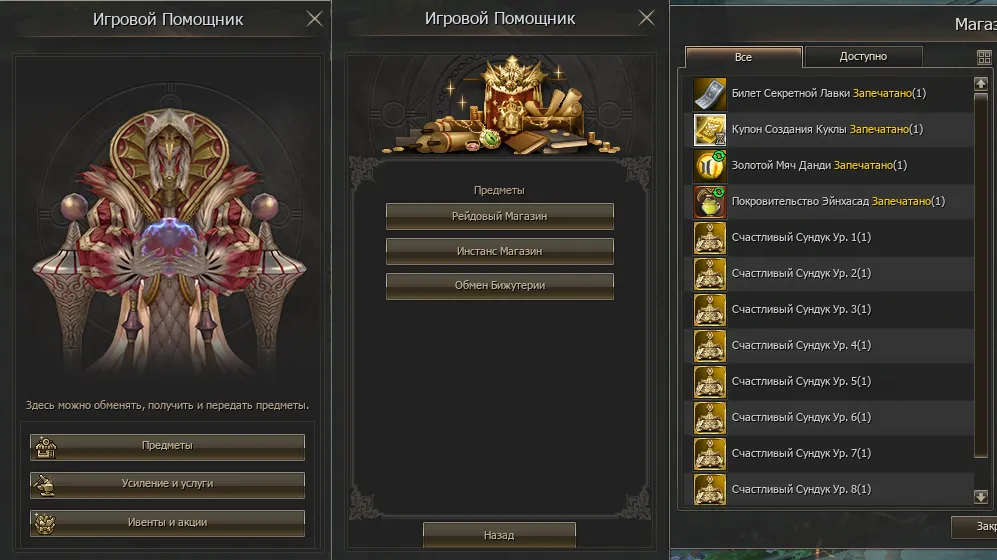Choose Рейдовый Магазин button
Image resolution: width=997 pixels, height=560 pixels.
[499, 216]
